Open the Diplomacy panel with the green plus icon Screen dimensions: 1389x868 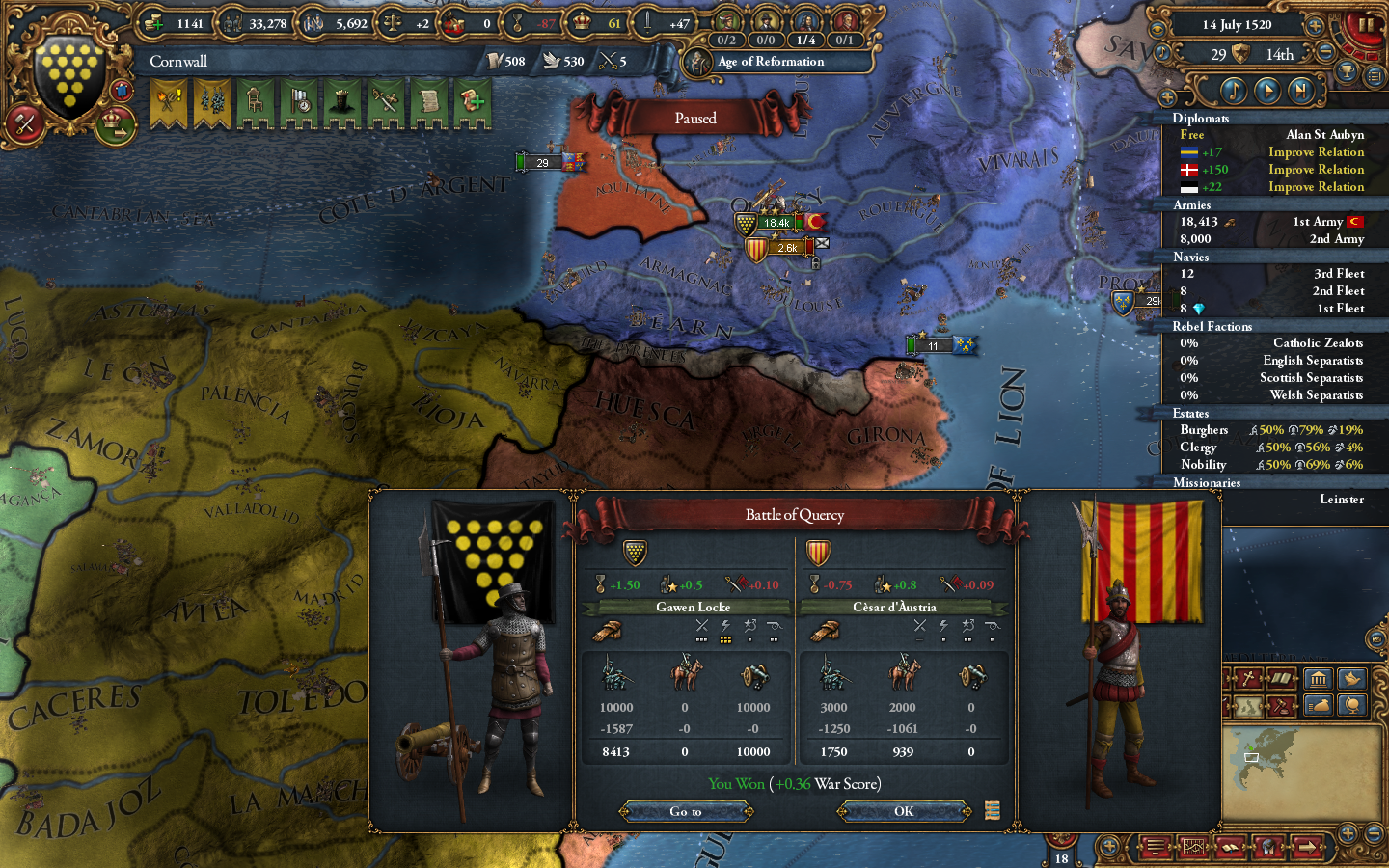pyautogui.click(x=471, y=101)
